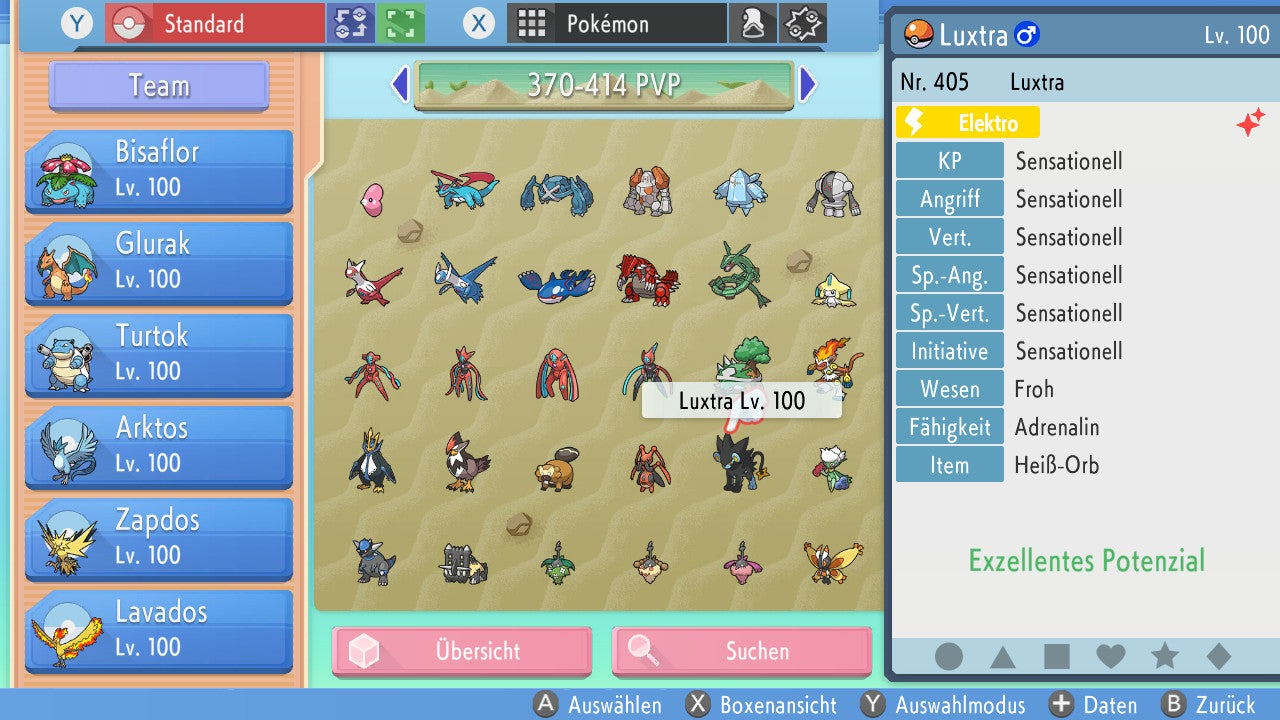Select the Pokémon move/swap tool icon
The width and height of the screenshot is (1280, 720).
[x=350, y=22]
